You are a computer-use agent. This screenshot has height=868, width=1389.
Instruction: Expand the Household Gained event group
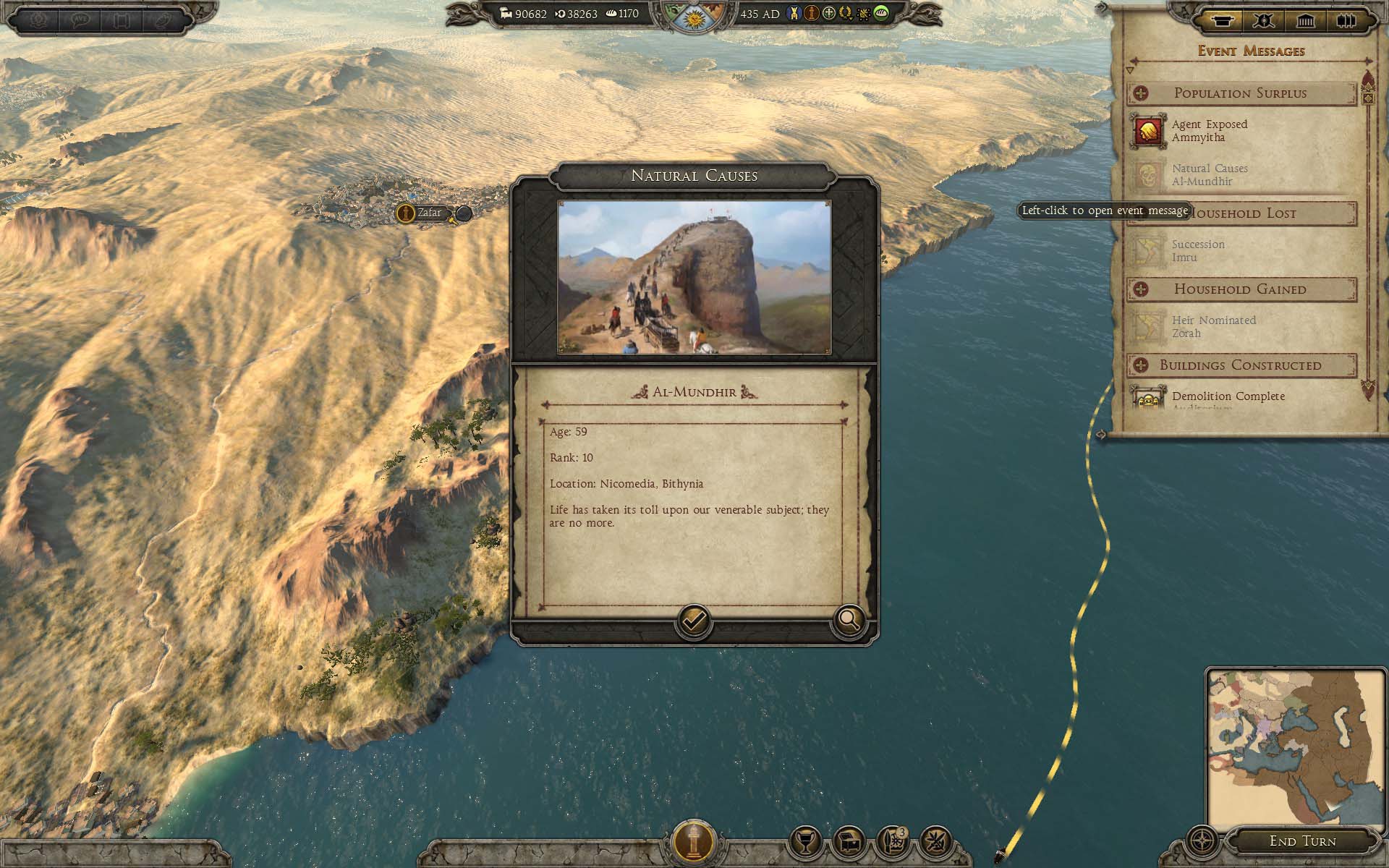pos(1141,289)
